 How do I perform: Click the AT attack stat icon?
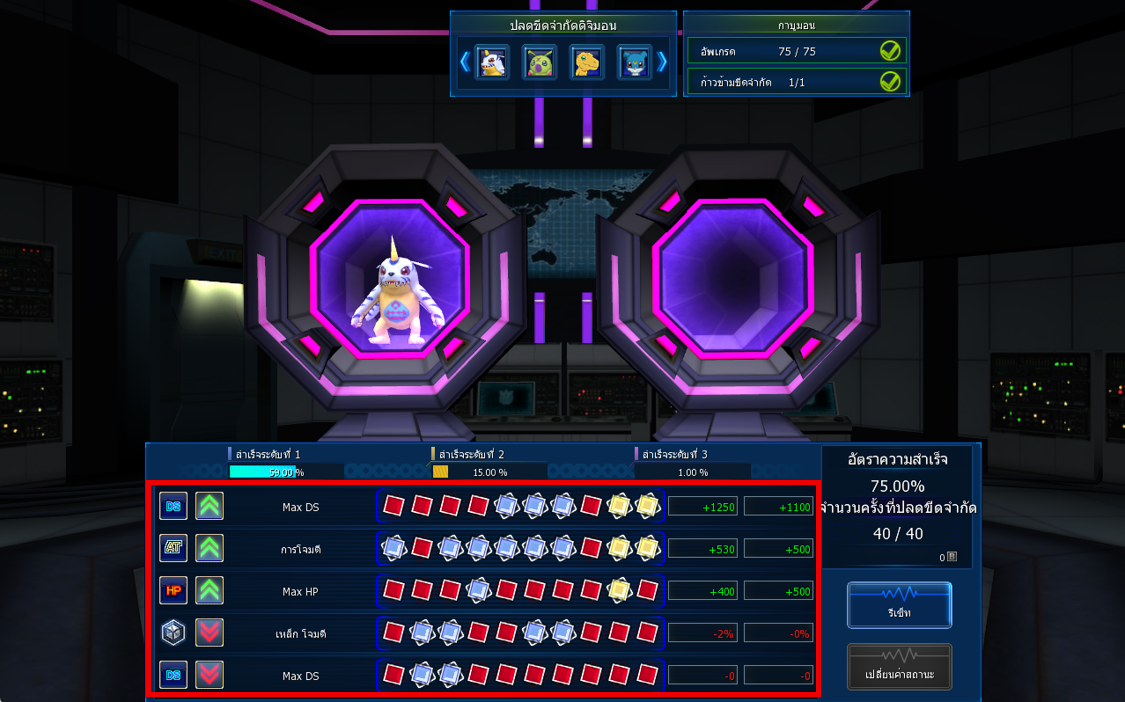coord(173,548)
